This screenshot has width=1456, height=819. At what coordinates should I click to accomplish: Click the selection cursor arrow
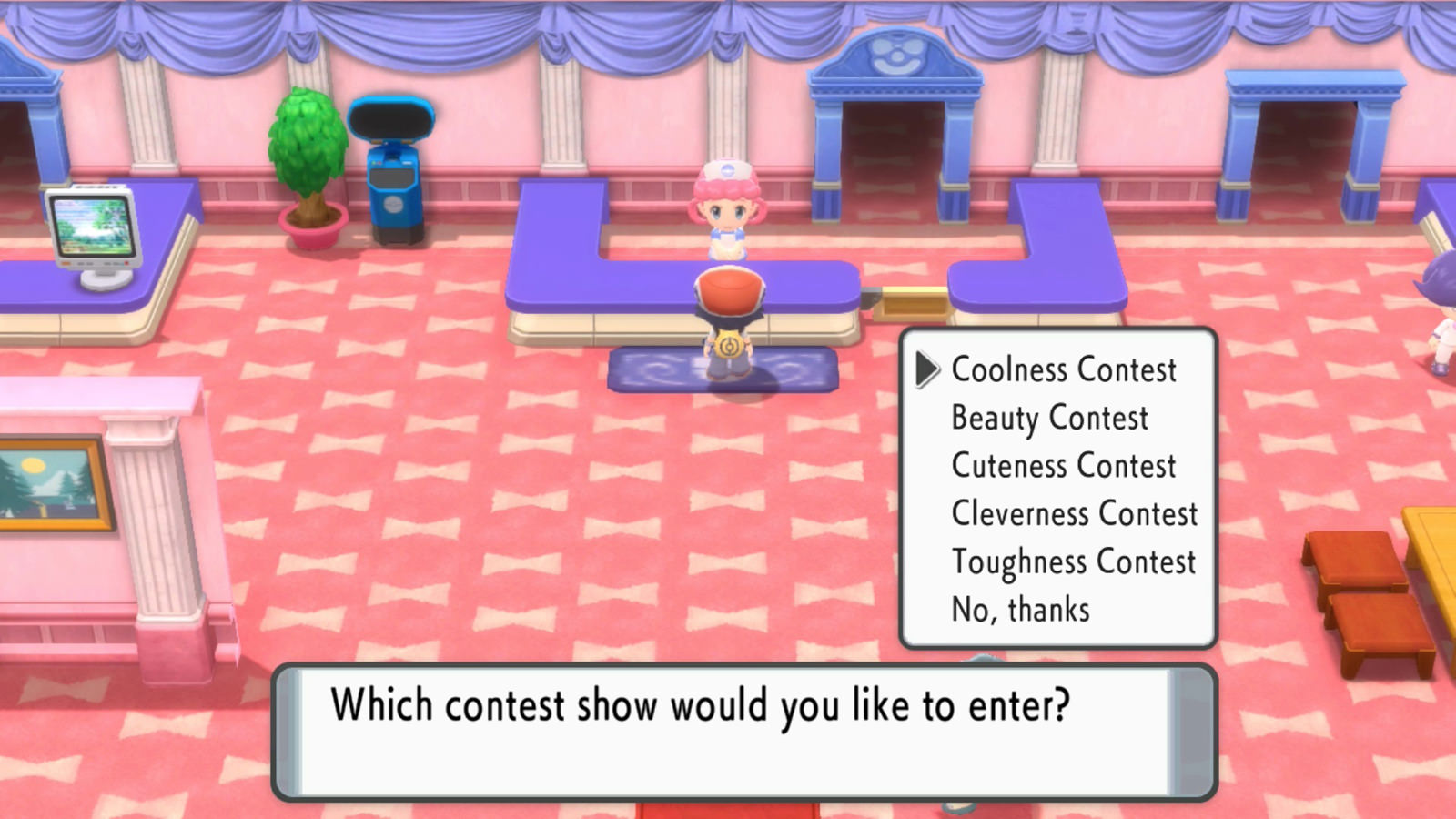(x=928, y=369)
